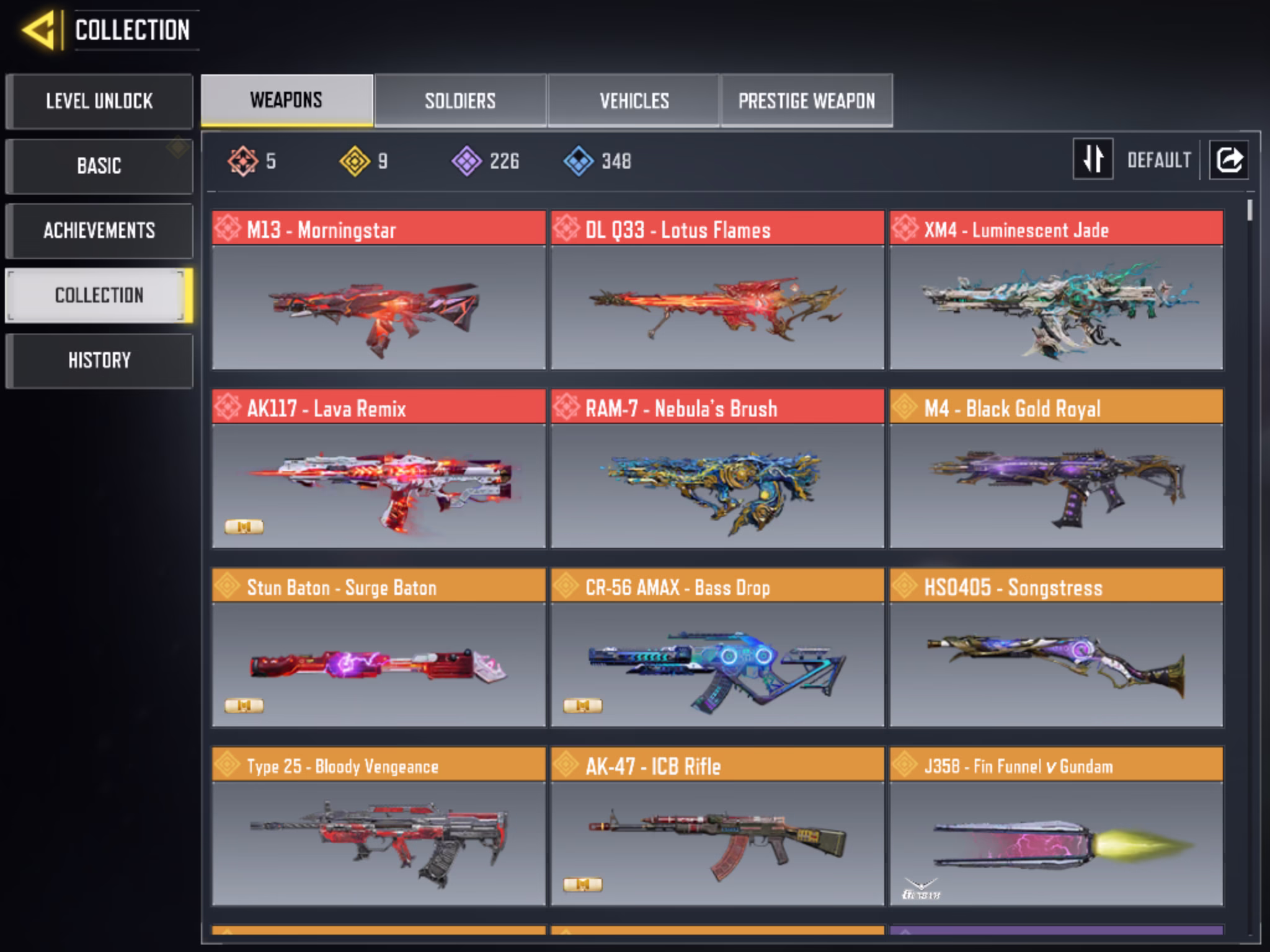Screen dimensions: 1270x952
Task: Click the share icon button
Action: [x=1229, y=160]
